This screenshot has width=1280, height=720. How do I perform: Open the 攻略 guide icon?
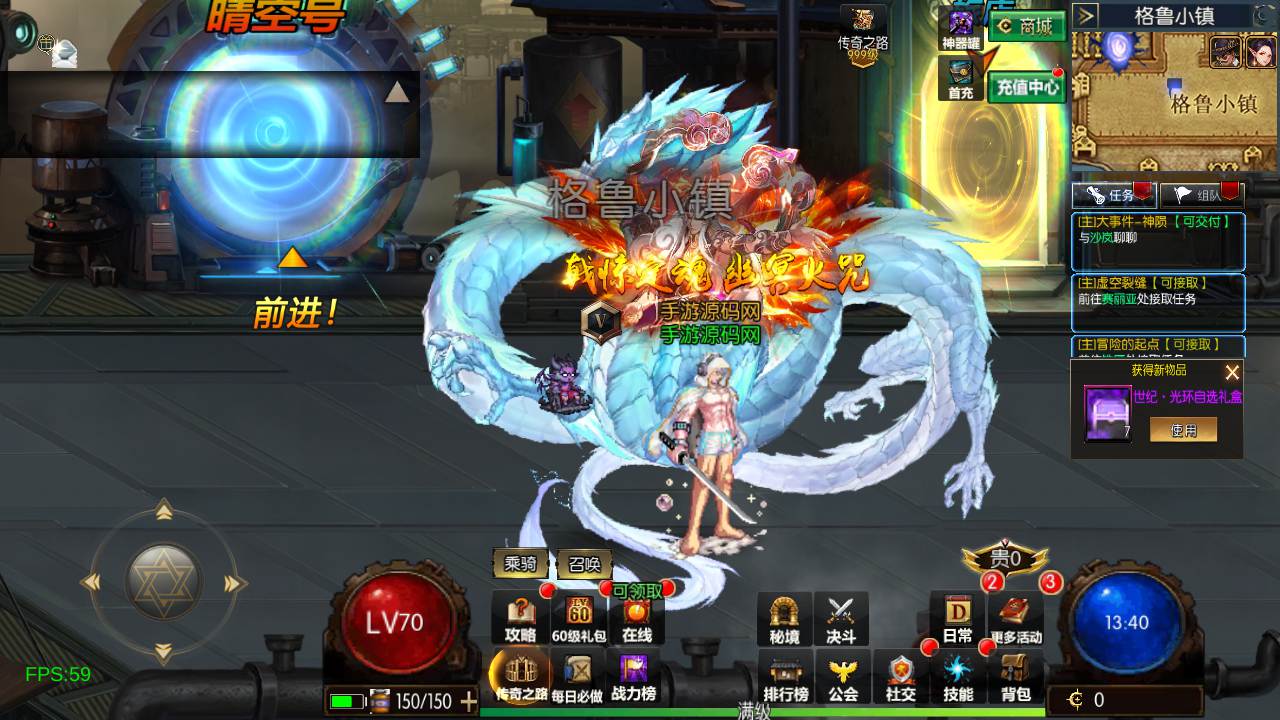click(x=521, y=619)
